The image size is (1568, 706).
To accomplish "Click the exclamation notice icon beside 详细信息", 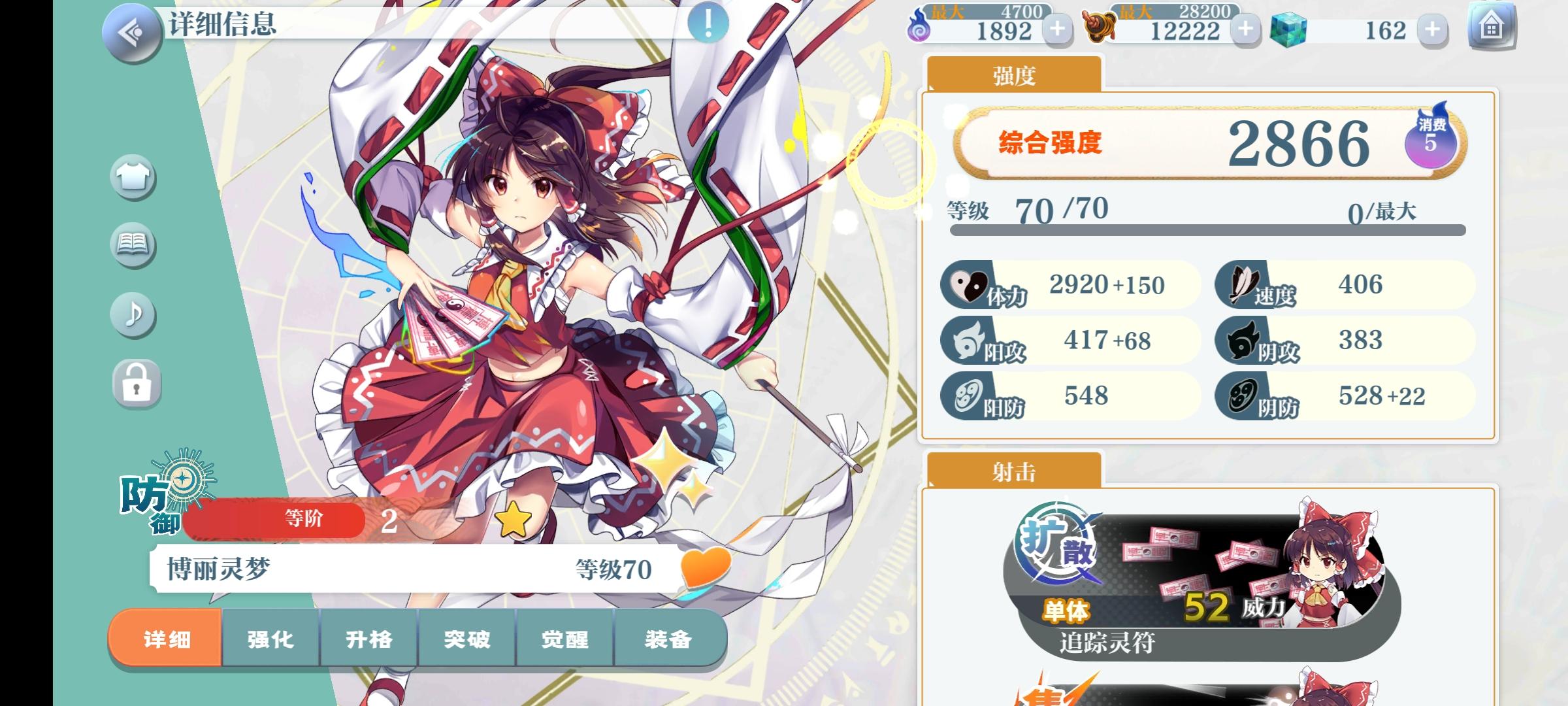I will coord(707,22).
